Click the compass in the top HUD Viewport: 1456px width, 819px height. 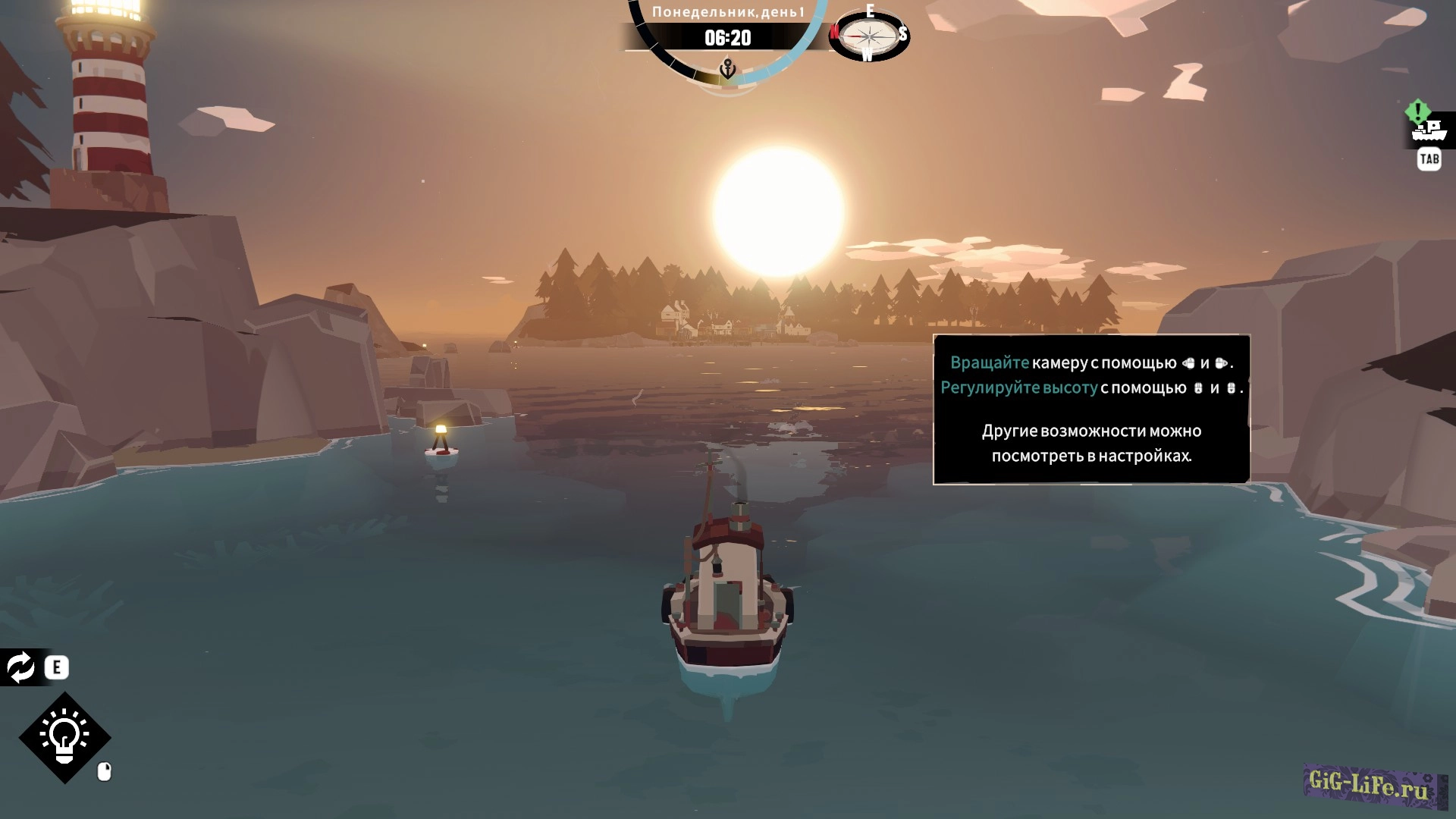(868, 35)
